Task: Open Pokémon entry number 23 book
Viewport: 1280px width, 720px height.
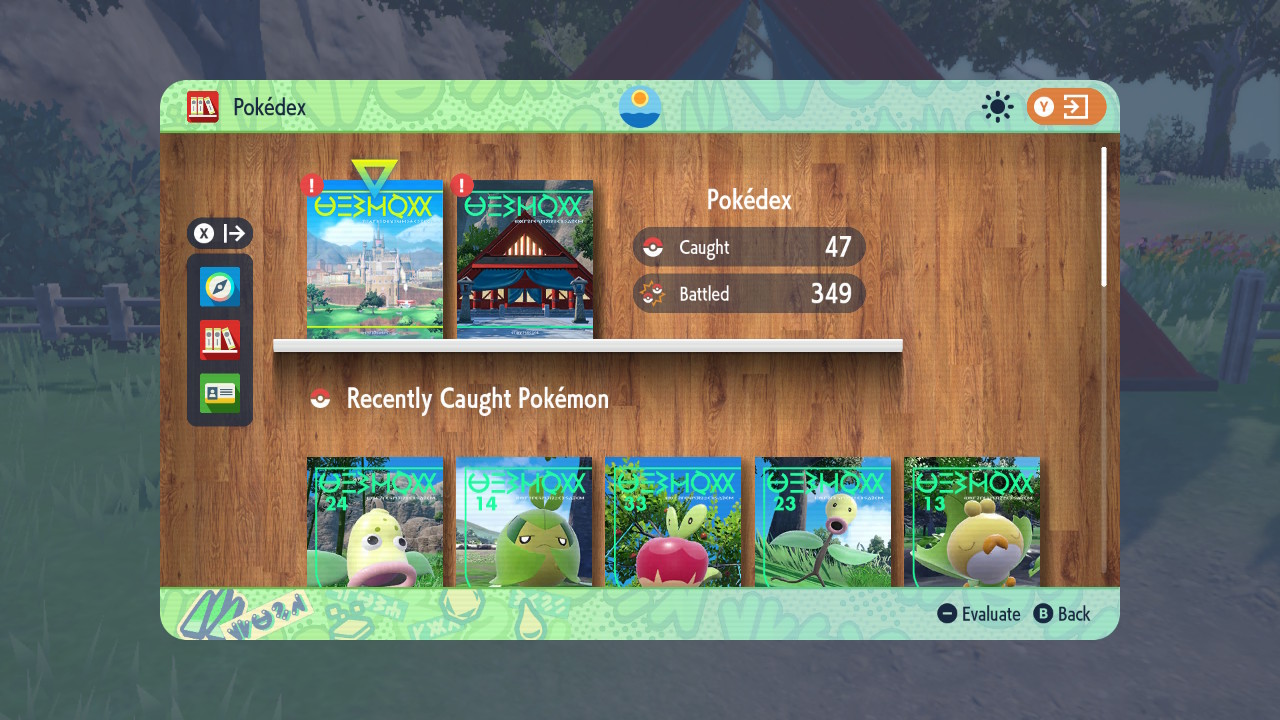Action: [823, 522]
